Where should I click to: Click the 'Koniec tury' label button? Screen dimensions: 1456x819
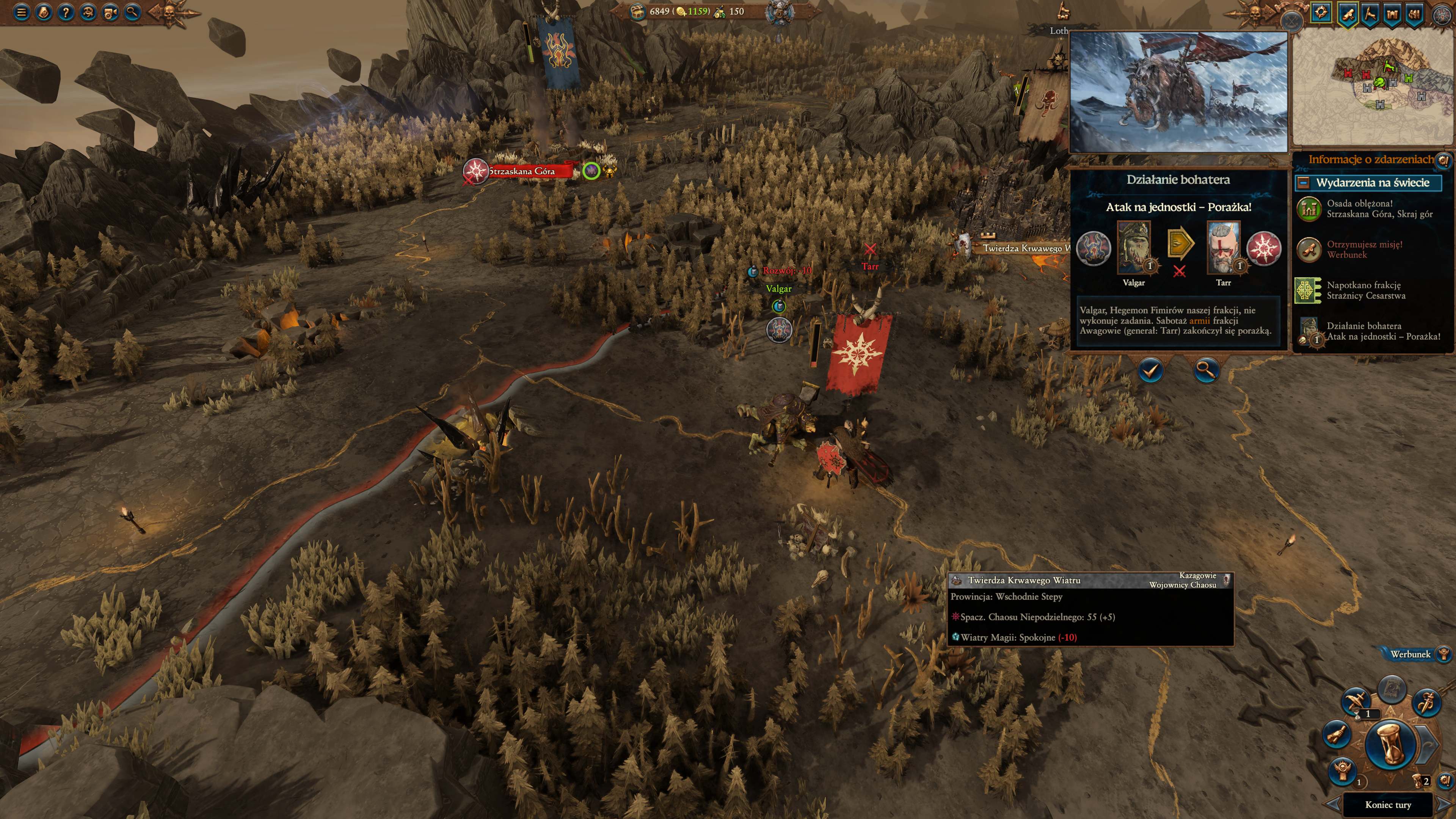pyautogui.click(x=1388, y=804)
